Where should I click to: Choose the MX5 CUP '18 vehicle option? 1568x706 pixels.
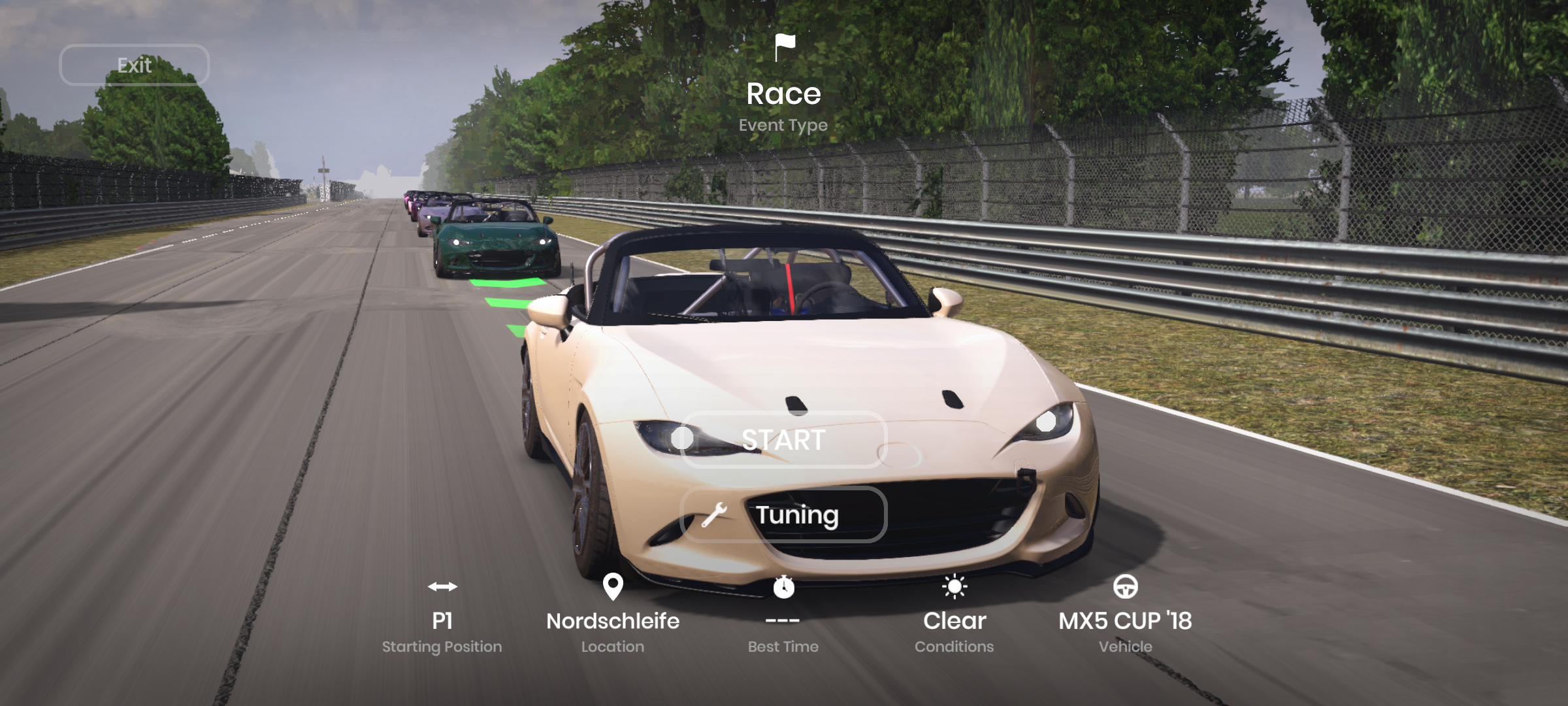click(x=1125, y=620)
